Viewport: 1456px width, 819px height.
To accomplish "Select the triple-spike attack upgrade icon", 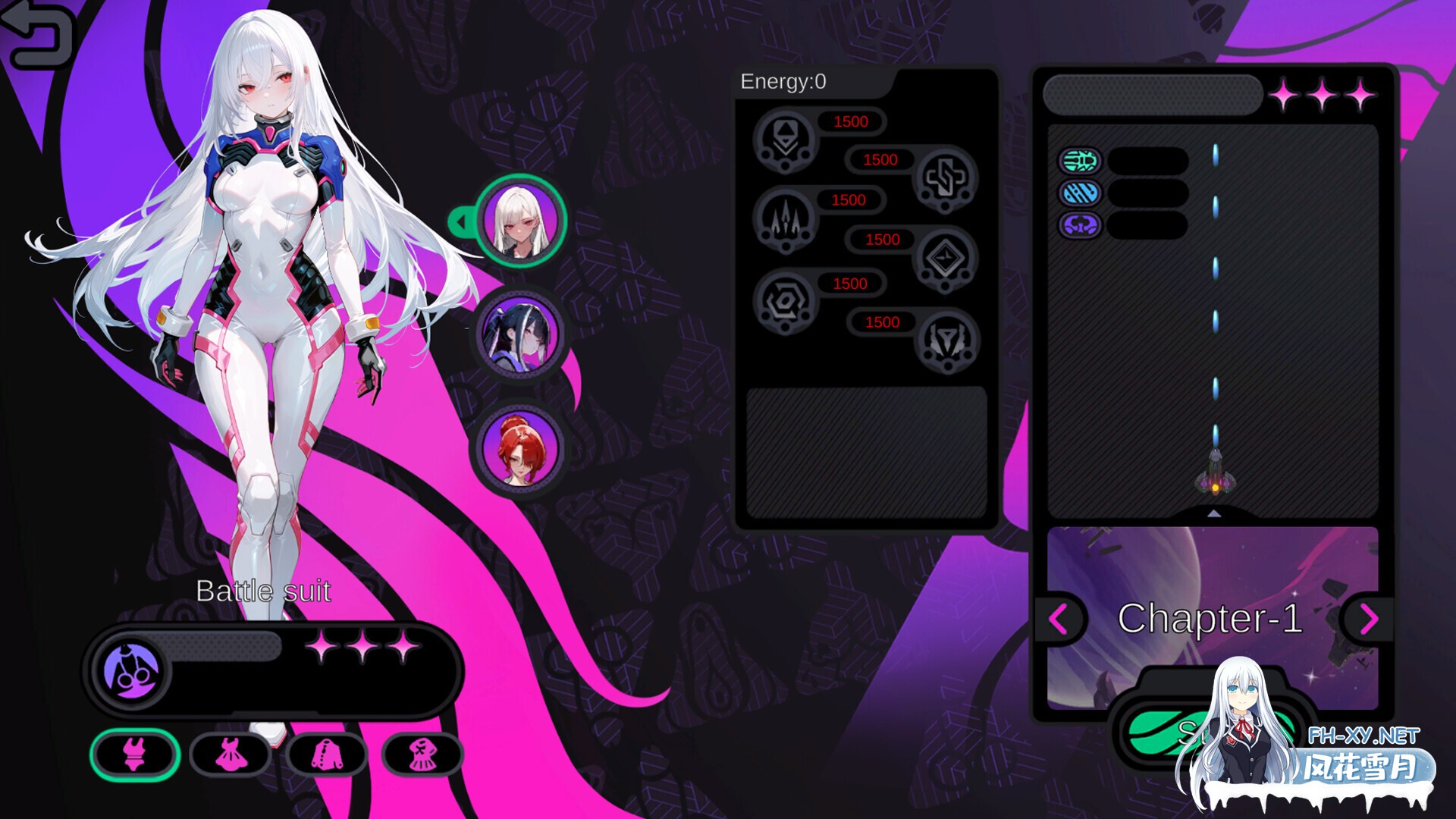I will click(x=785, y=221).
